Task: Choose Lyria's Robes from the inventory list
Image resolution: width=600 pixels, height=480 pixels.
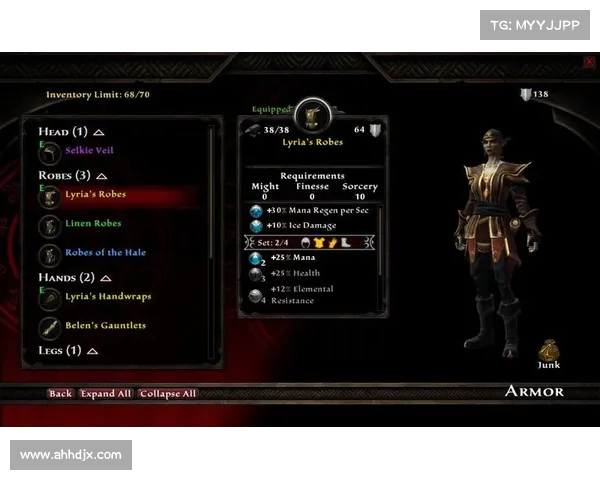Action: pyautogui.click(x=95, y=195)
